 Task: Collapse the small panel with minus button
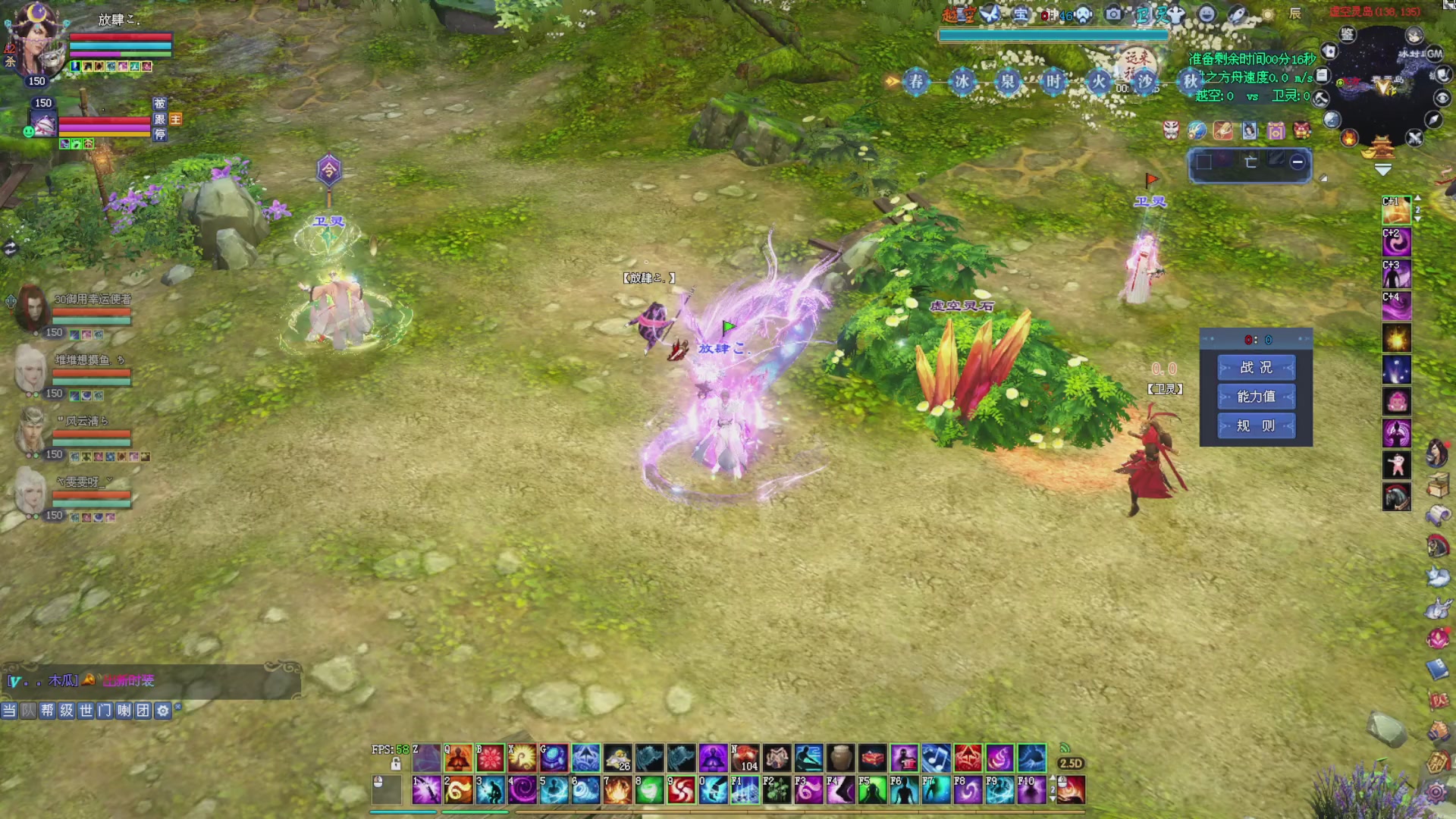pyautogui.click(x=1298, y=162)
